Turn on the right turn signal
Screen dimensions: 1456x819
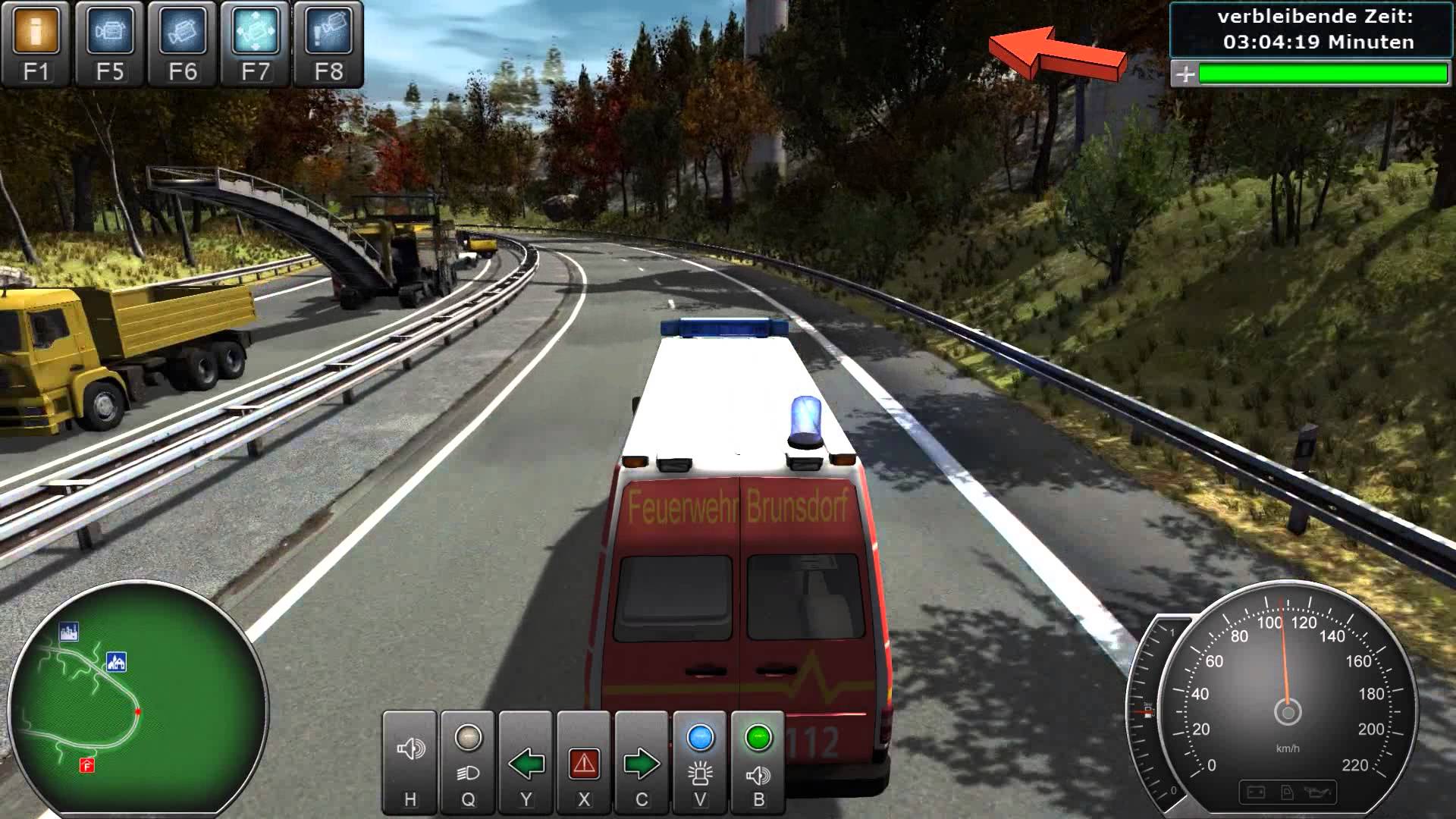642,761
